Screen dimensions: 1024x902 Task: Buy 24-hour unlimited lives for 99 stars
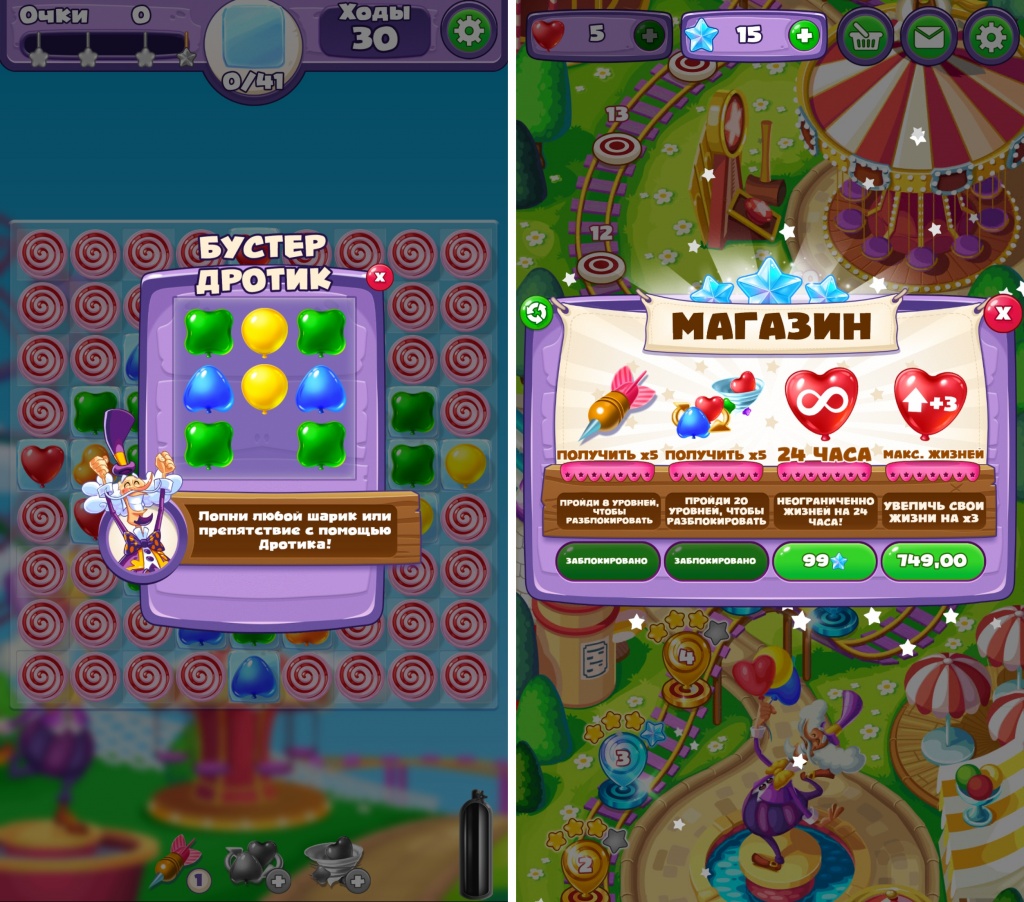(824, 561)
